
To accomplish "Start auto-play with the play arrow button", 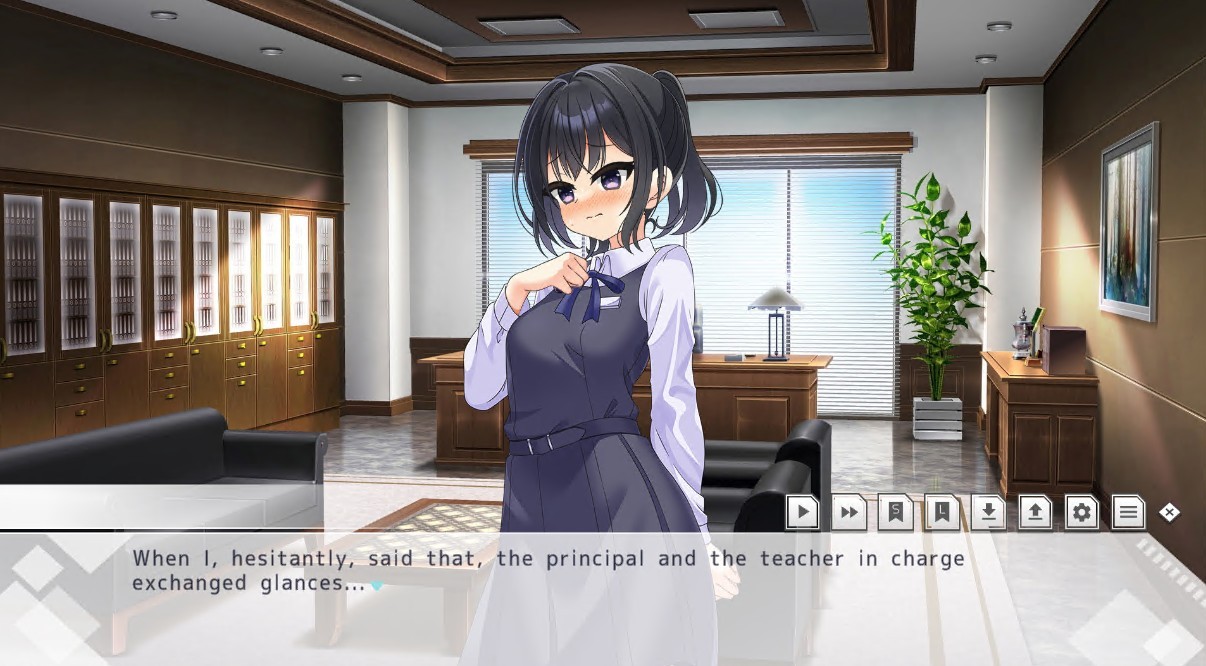I will pyautogui.click(x=802, y=513).
